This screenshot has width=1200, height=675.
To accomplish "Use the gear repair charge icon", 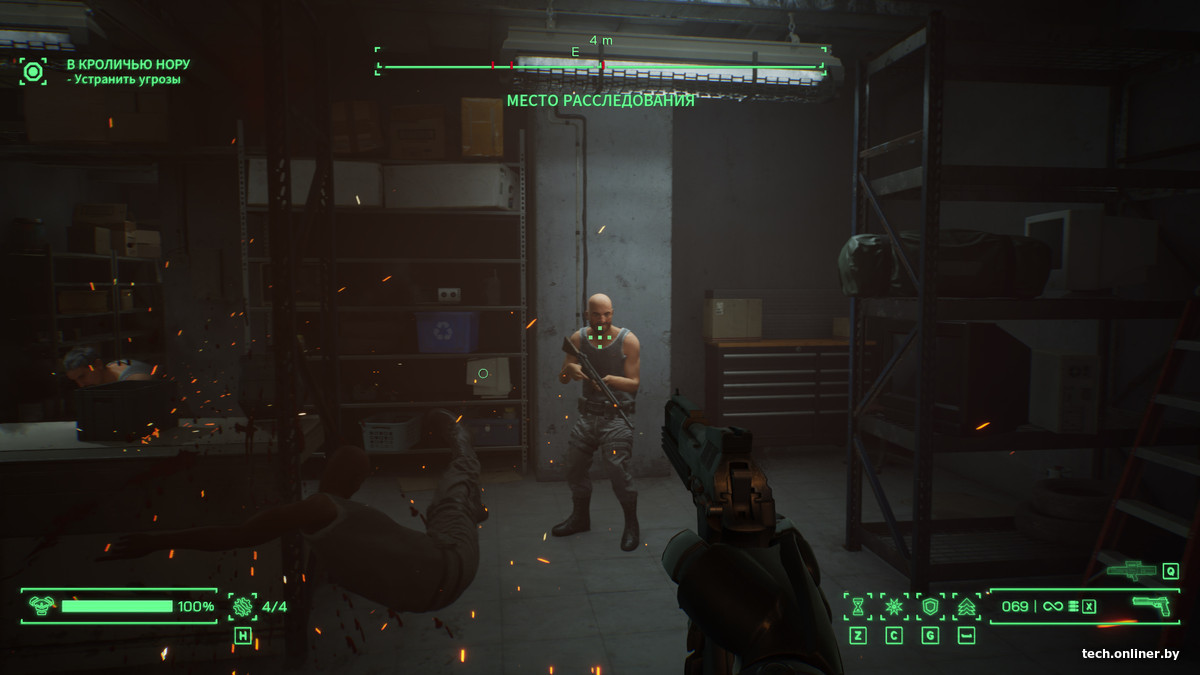I will [x=243, y=606].
